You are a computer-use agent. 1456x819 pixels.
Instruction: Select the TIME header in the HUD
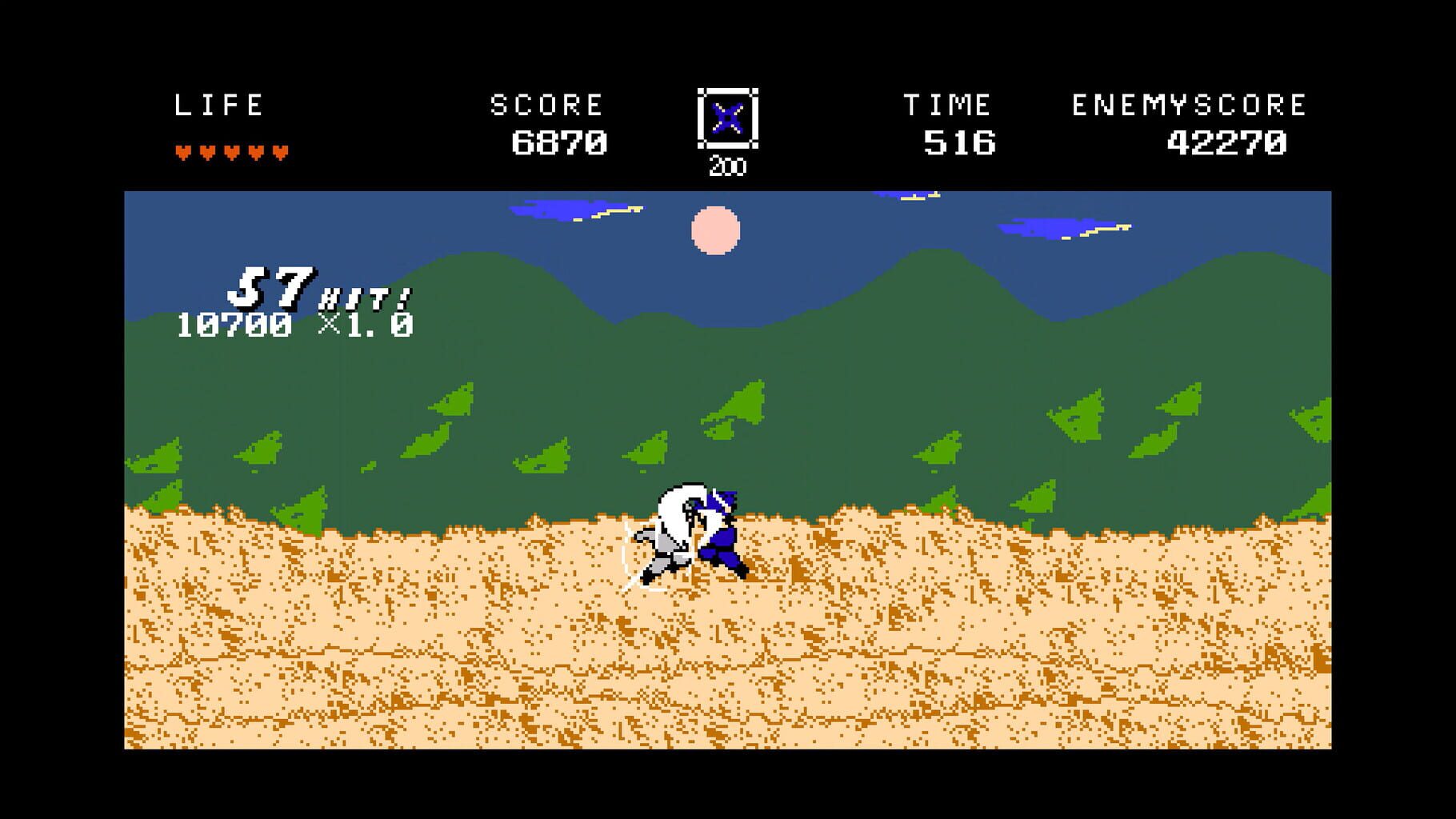948,103
